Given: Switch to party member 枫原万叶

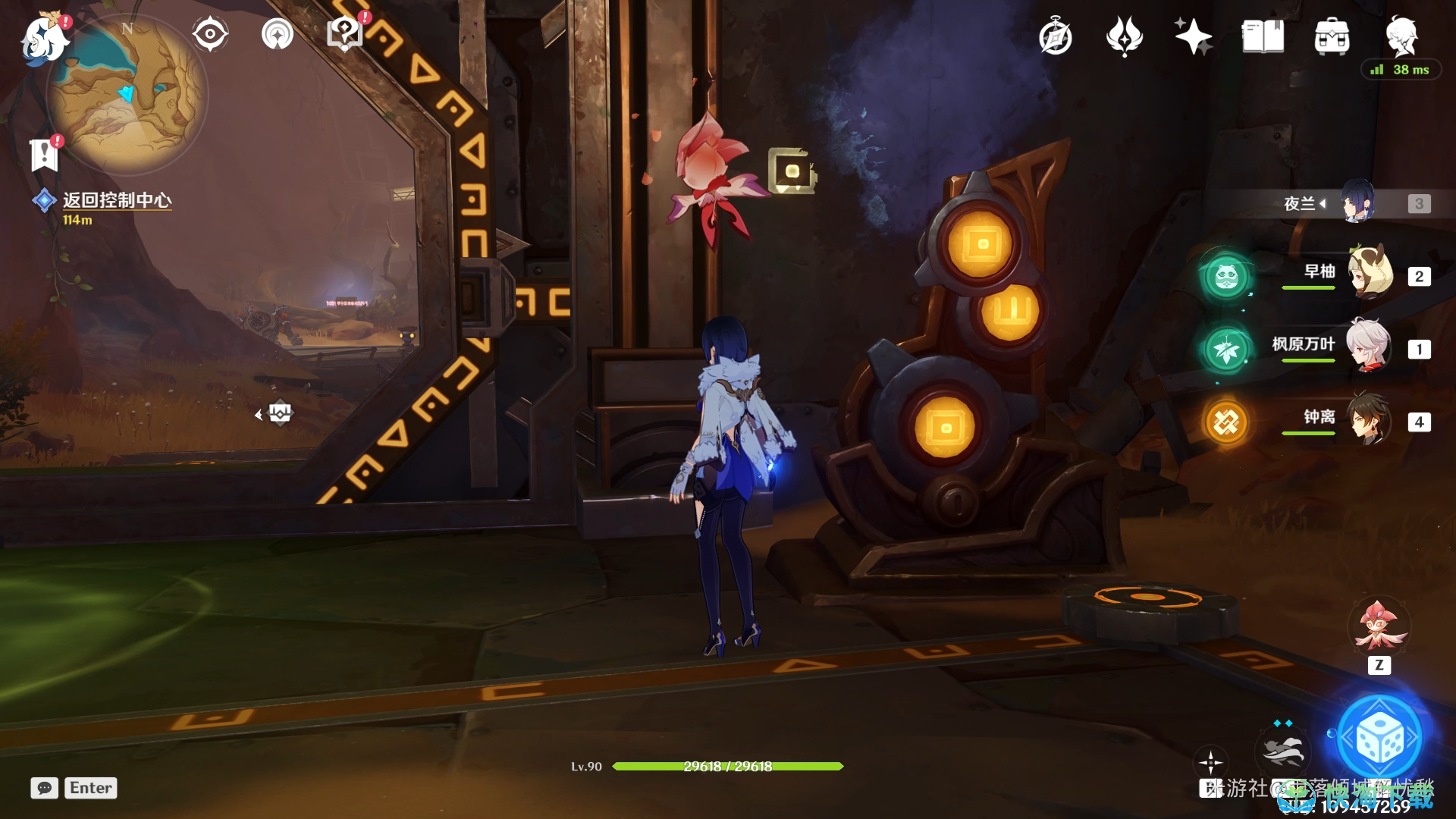Looking at the screenshot, I should pos(1368,346).
